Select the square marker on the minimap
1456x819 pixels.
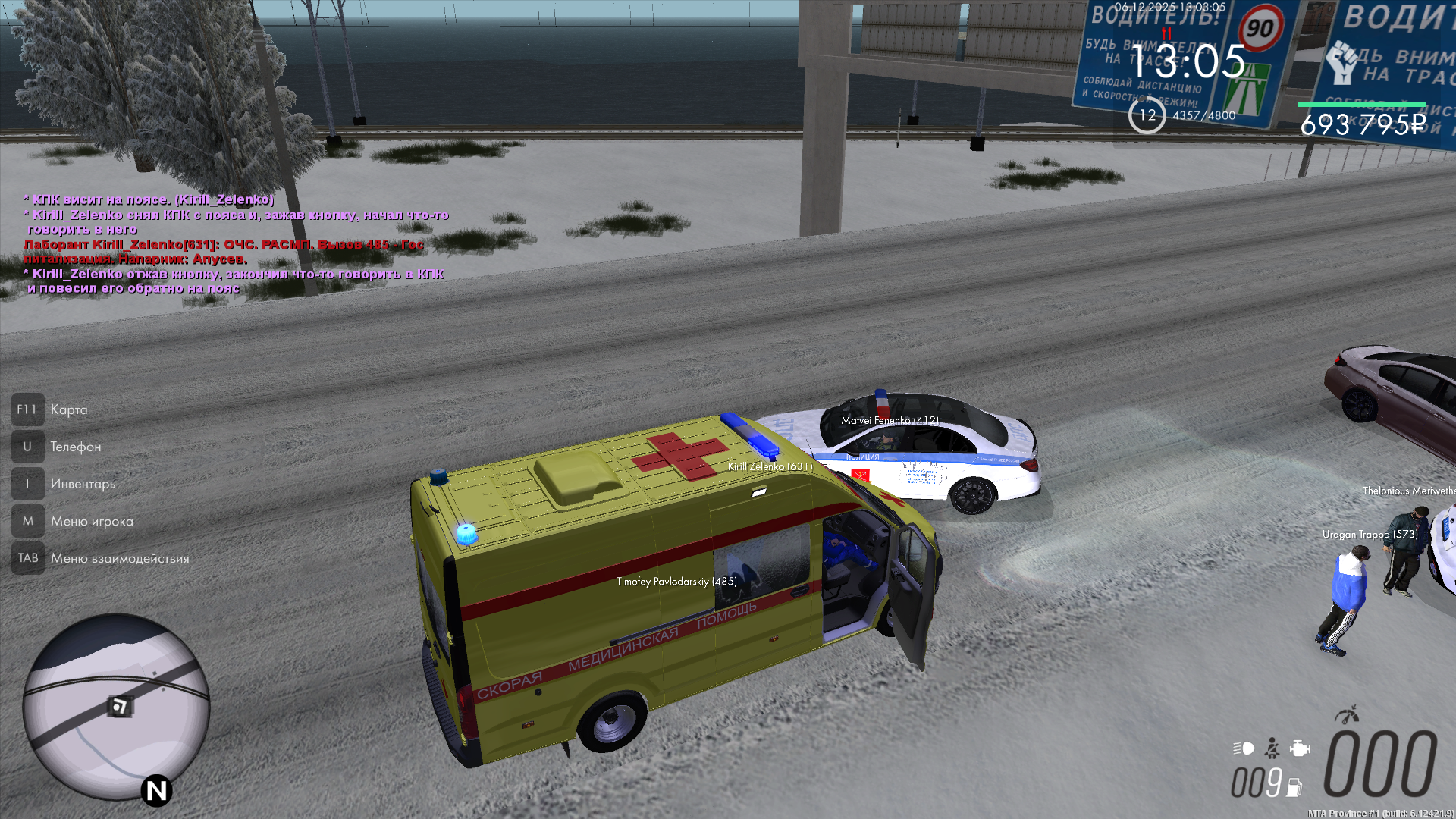point(119,707)
